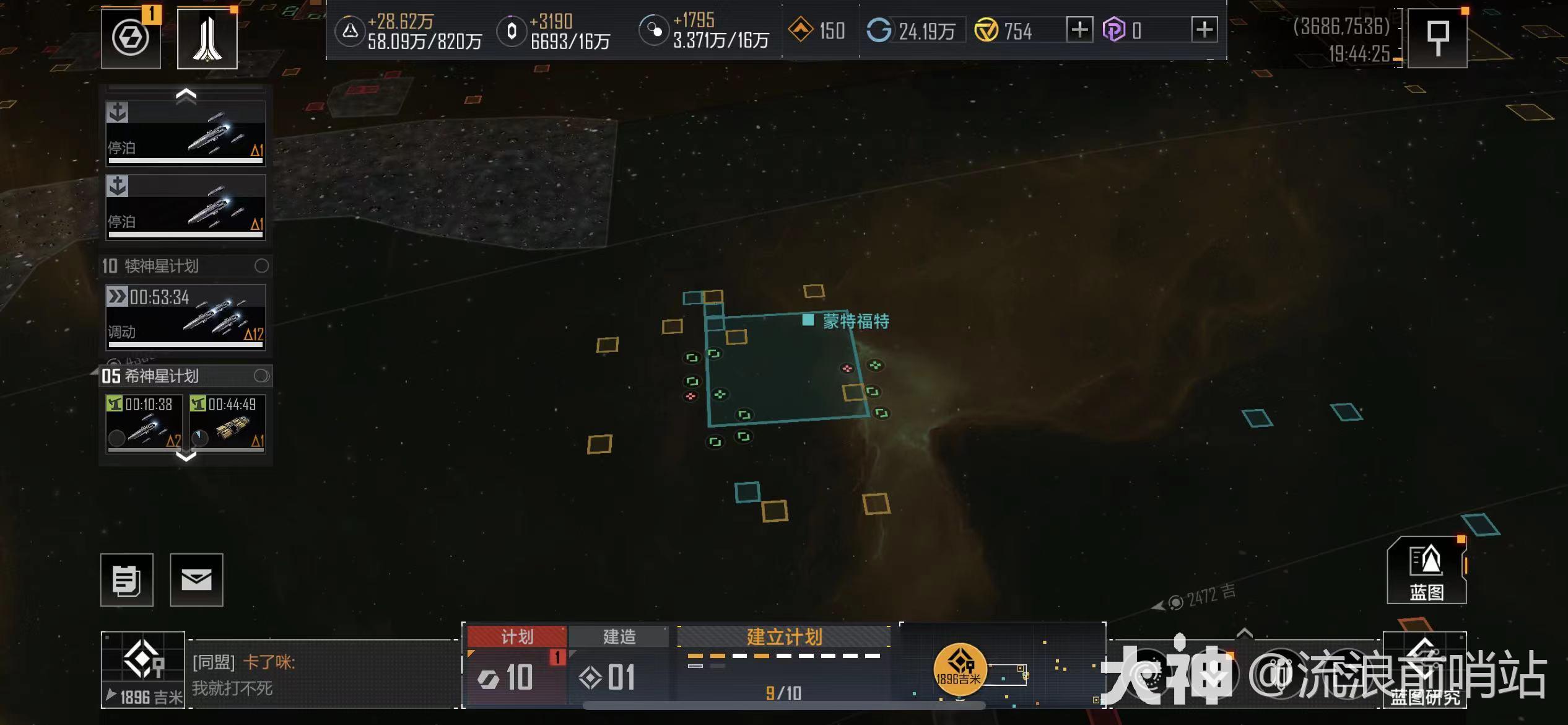
Task: Add more purple premium currency with plus
Action: coord(1204,30)
